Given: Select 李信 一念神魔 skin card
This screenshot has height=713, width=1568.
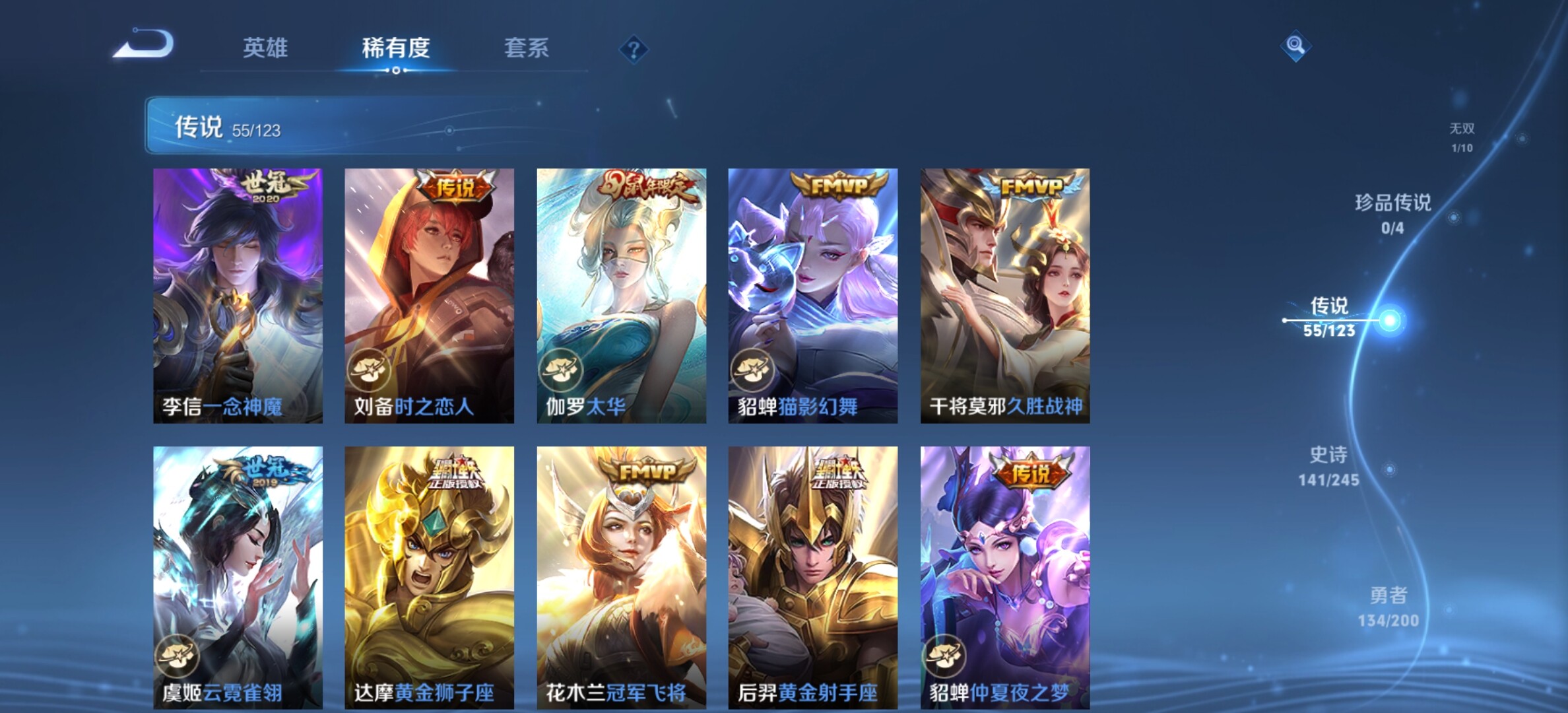Looking at the screenshot, I should coord(238,295).
